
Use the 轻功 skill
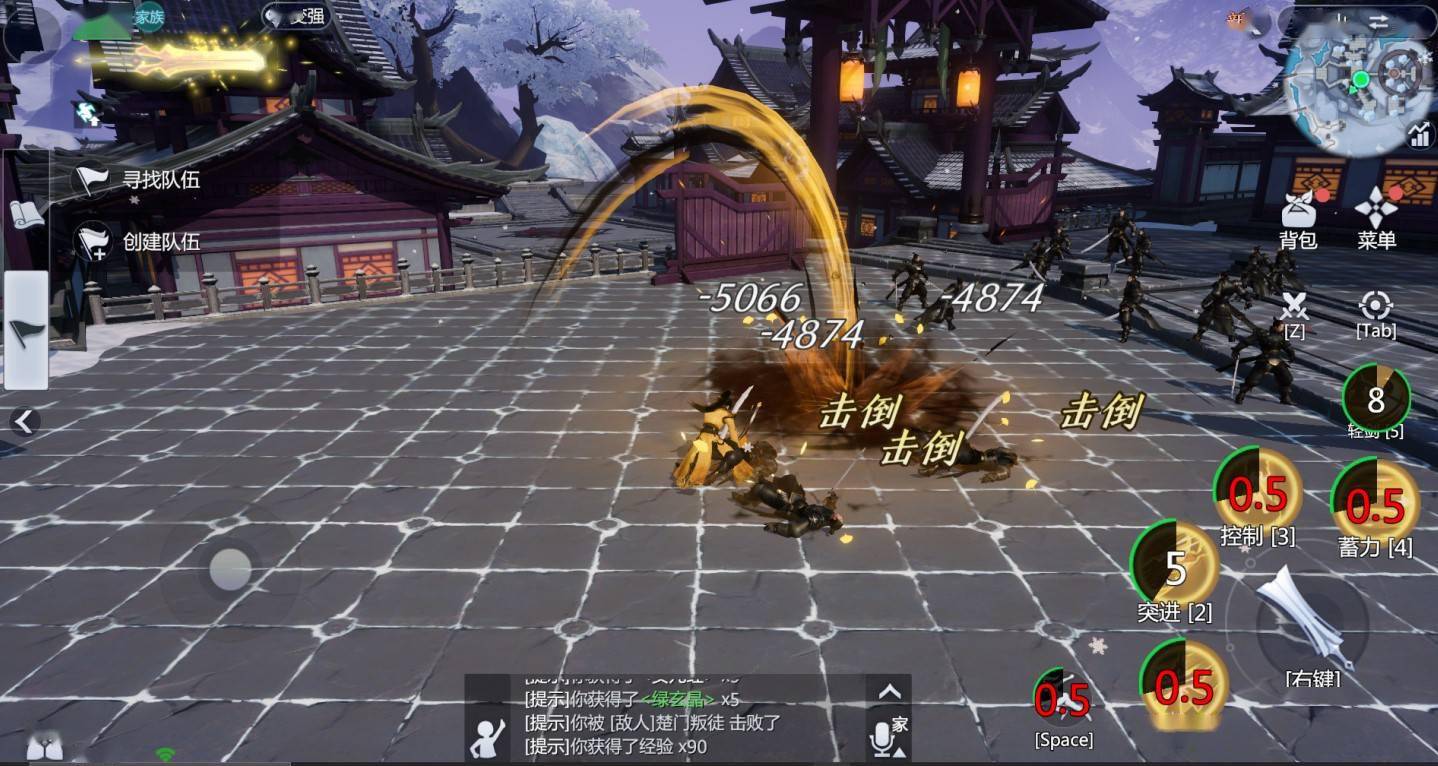(1376, 399)
